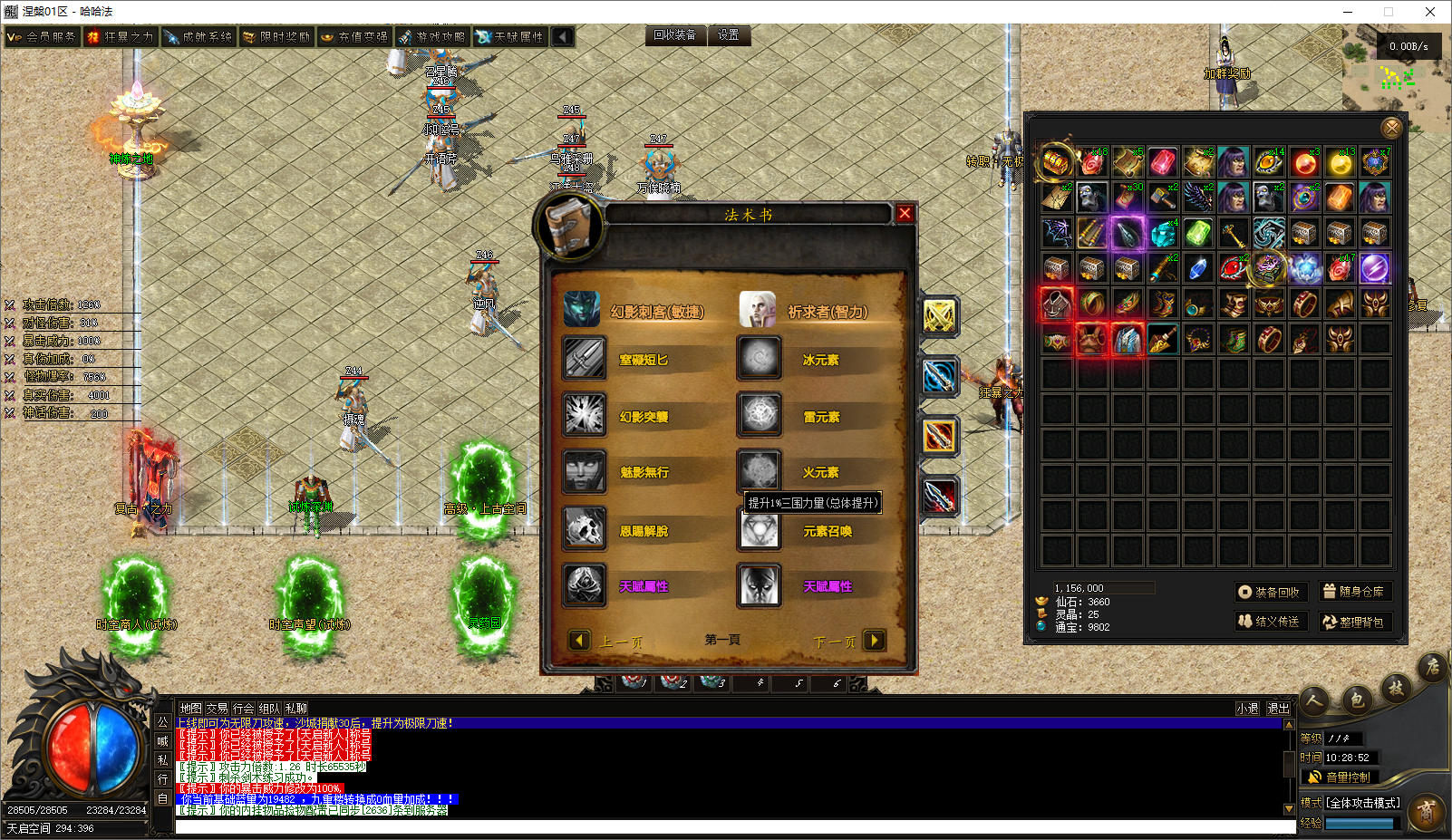This screenshot has width=1452, height=840.
Task: Go to the next page 下一页
Action: click(x=874, y=641)
